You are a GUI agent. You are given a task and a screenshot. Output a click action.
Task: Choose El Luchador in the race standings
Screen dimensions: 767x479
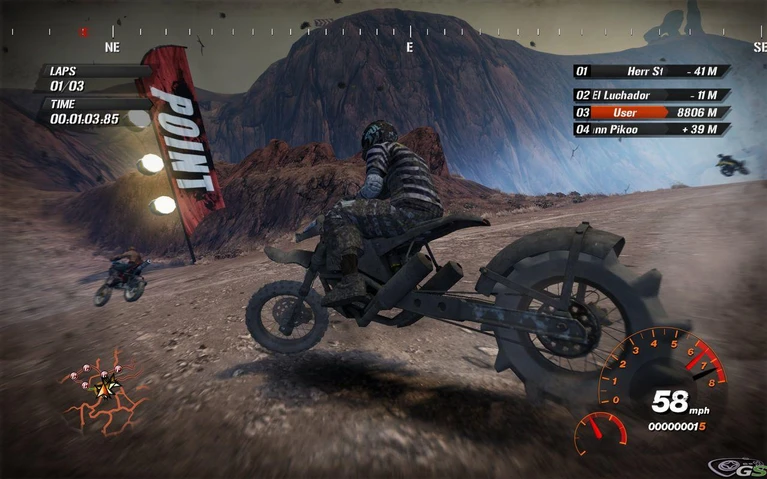tap(651, 94)
